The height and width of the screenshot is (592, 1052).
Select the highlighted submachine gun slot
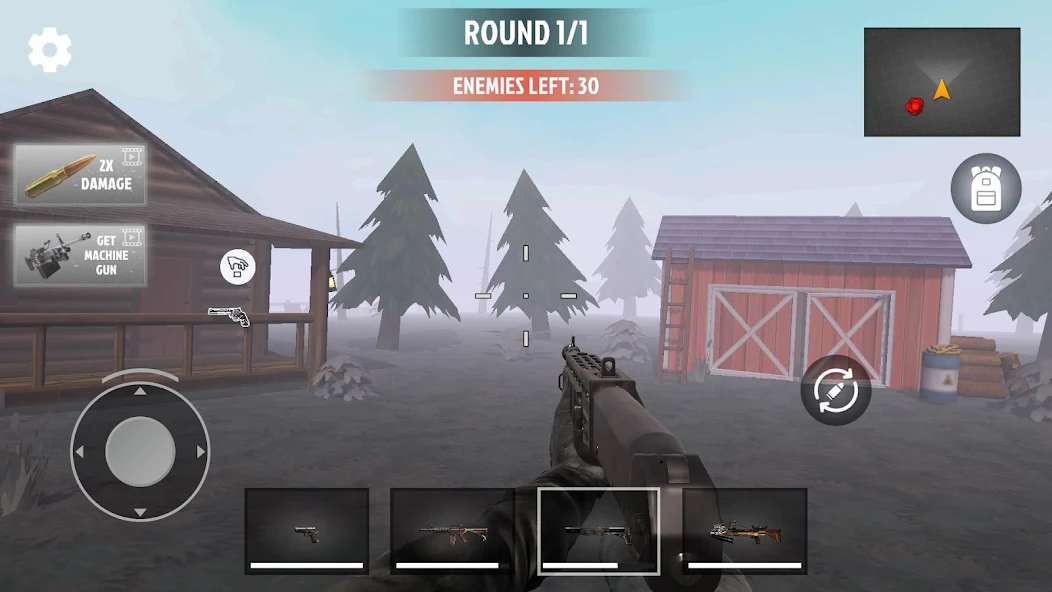pos(598,531)
